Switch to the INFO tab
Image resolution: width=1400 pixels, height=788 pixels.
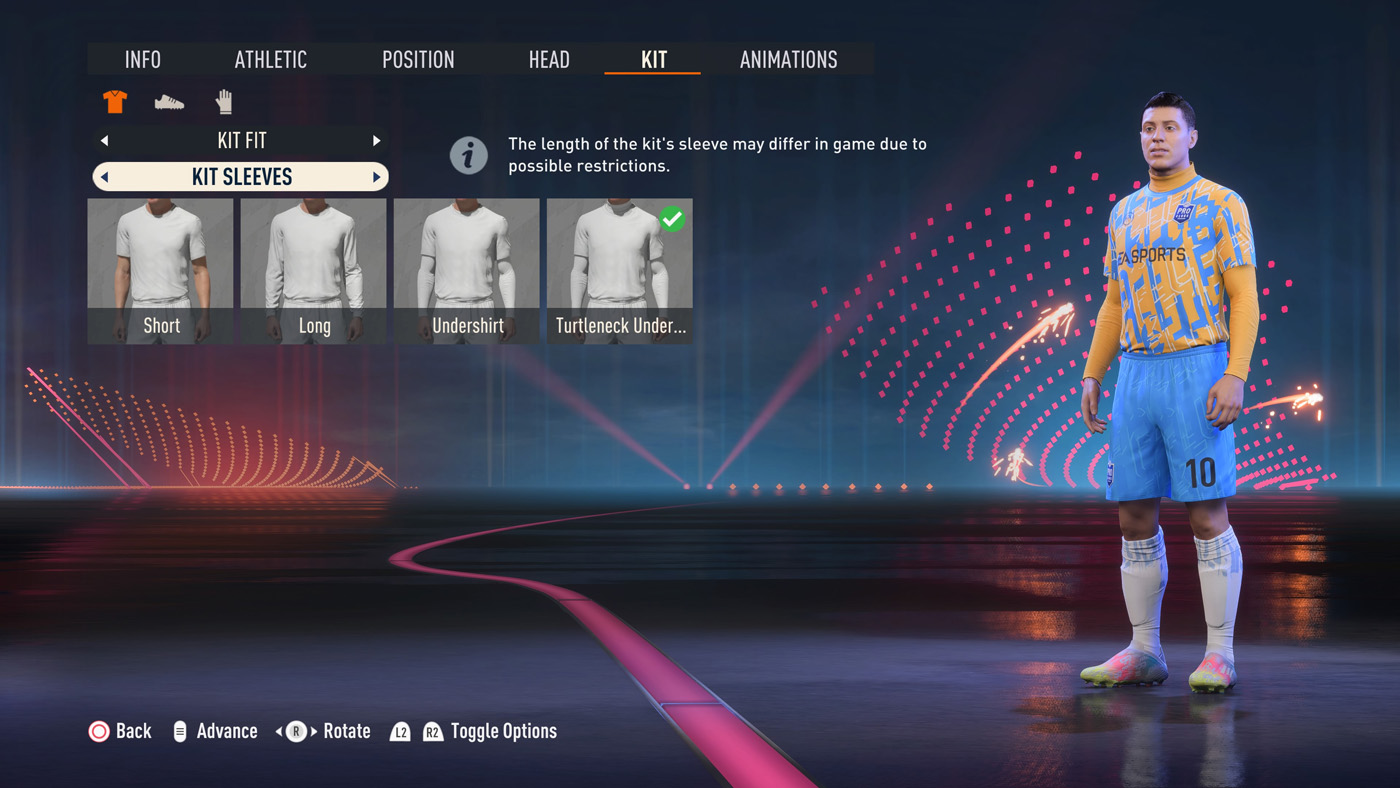[143, 60]
